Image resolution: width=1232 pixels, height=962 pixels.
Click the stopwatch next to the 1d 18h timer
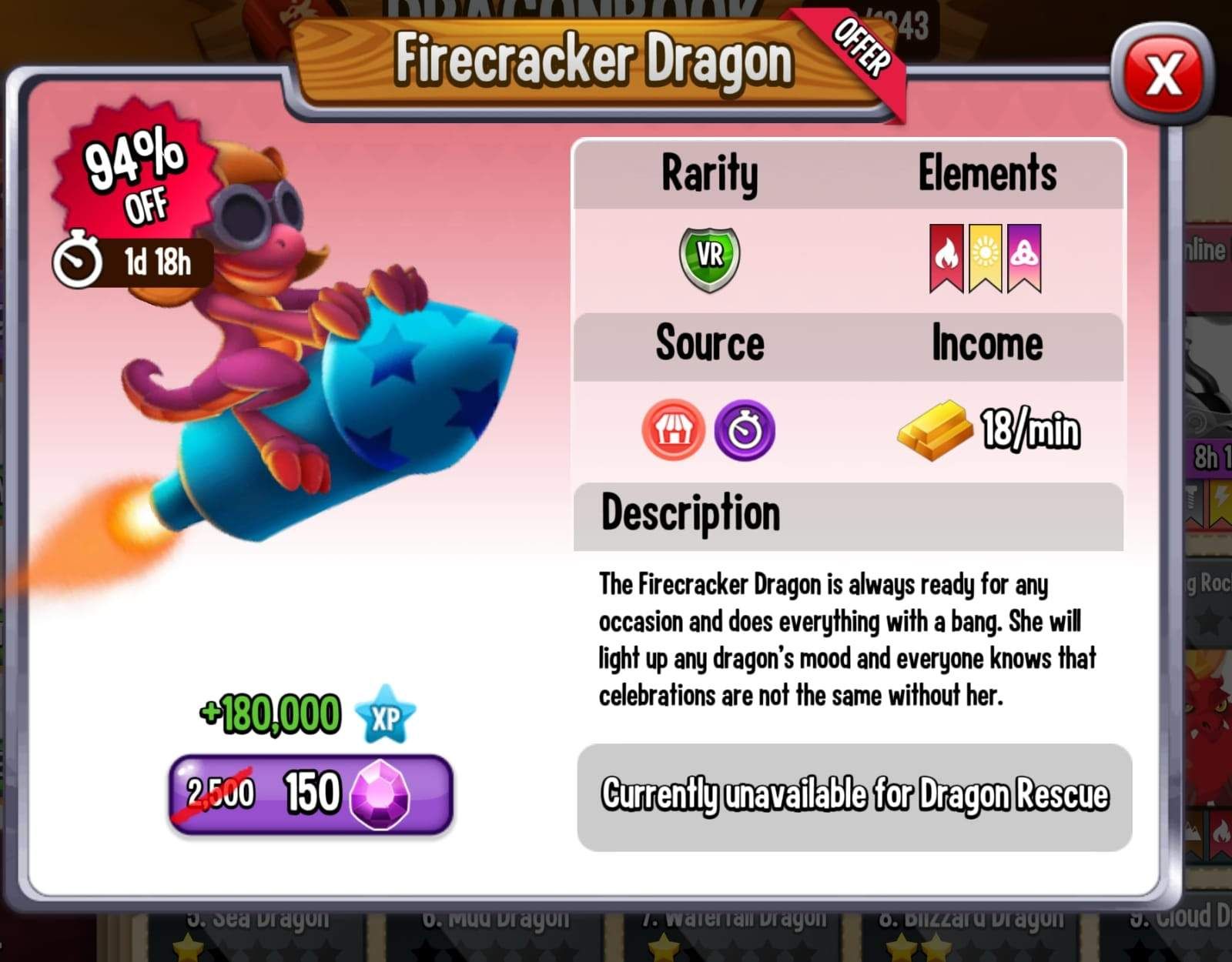pos(80,256)
